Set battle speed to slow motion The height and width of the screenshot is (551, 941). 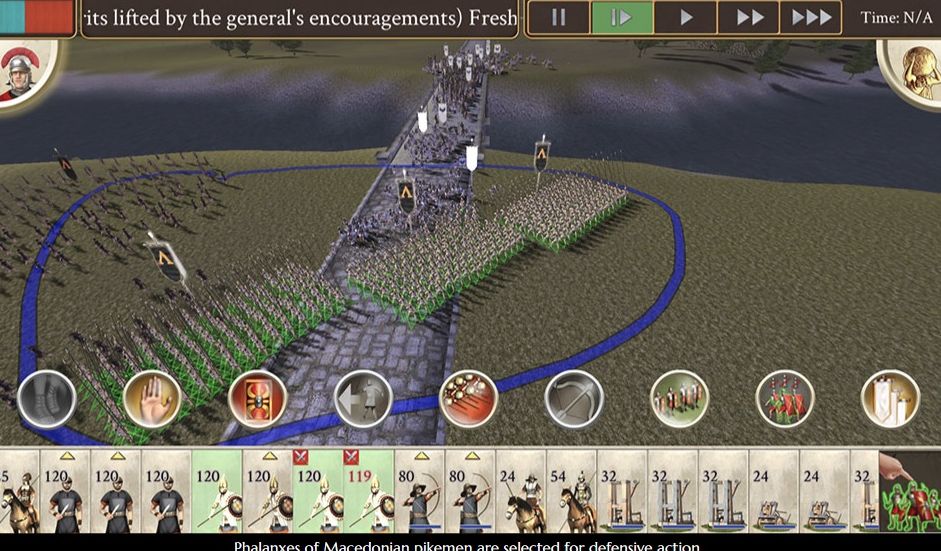point(622,18)
